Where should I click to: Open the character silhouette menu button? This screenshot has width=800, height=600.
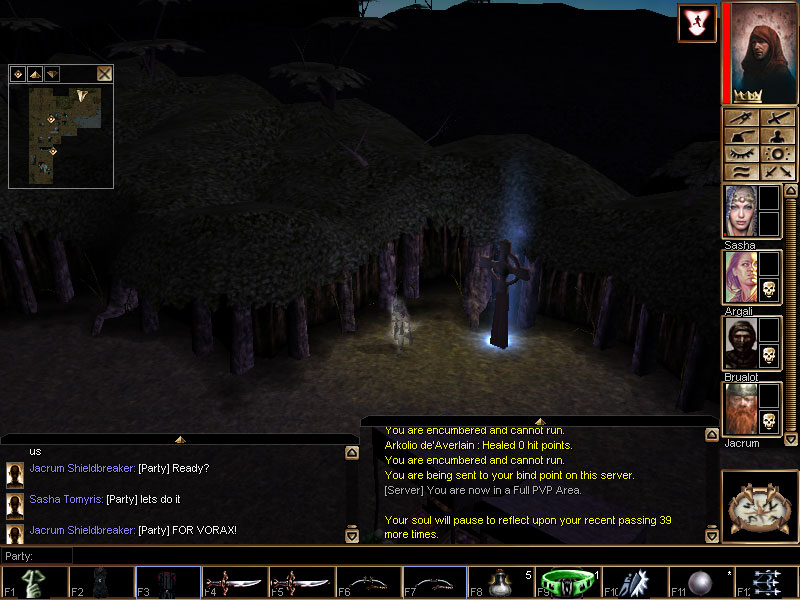coord(776,136)
